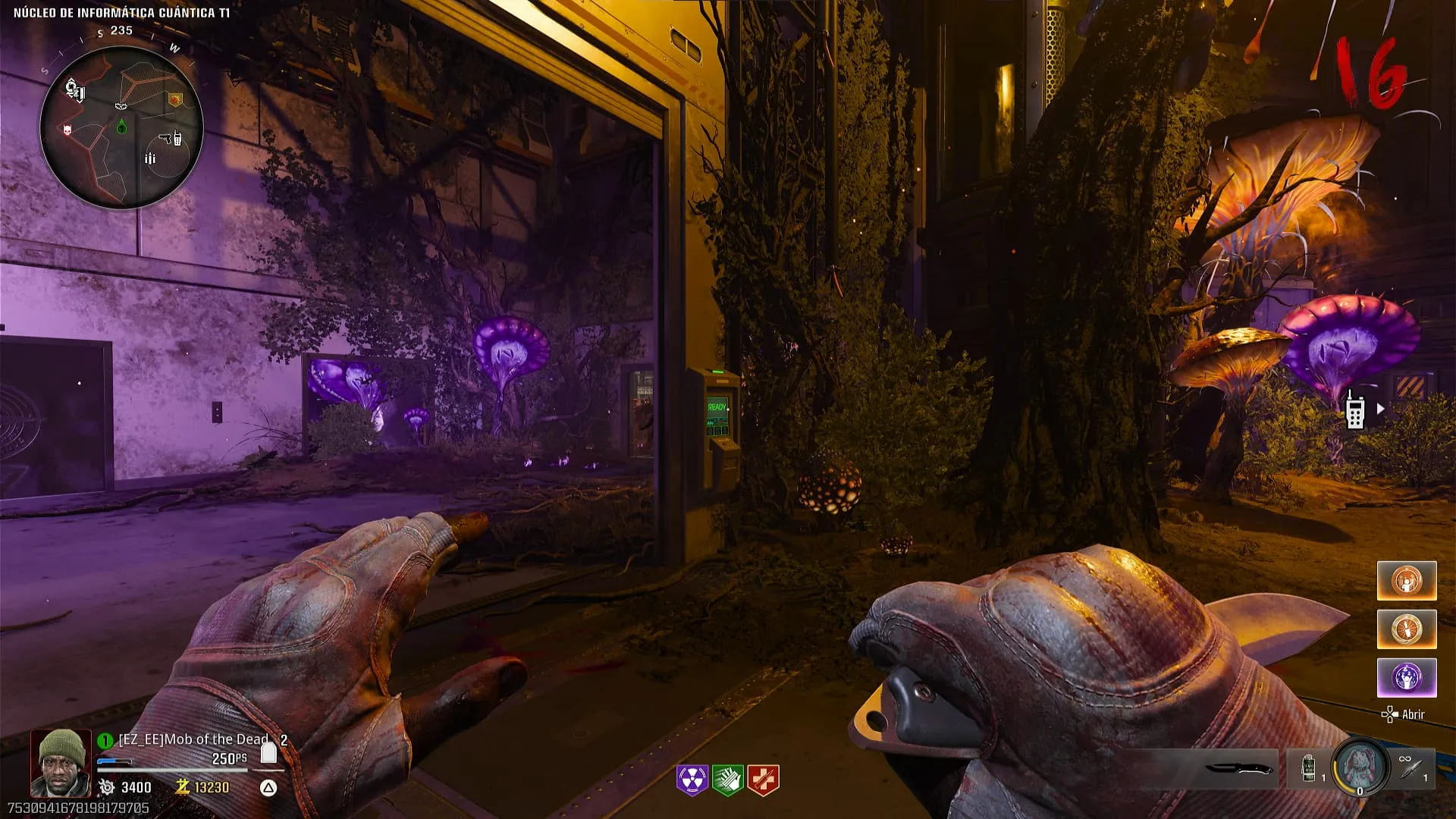Click the red Quick Revive perk icon

(x=763, y=780)
